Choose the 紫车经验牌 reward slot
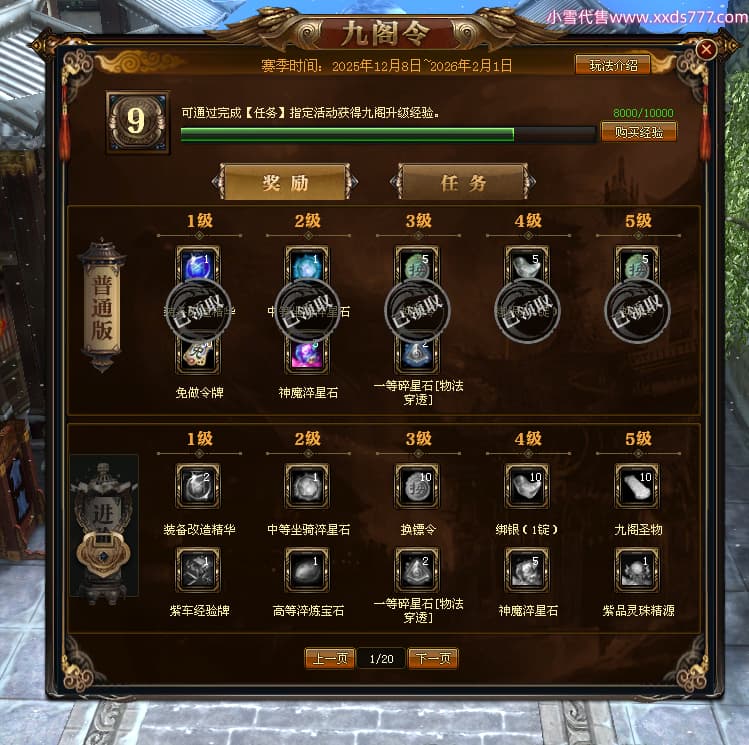The height and width of the screenshot is (745, 749). coord(197,569)
